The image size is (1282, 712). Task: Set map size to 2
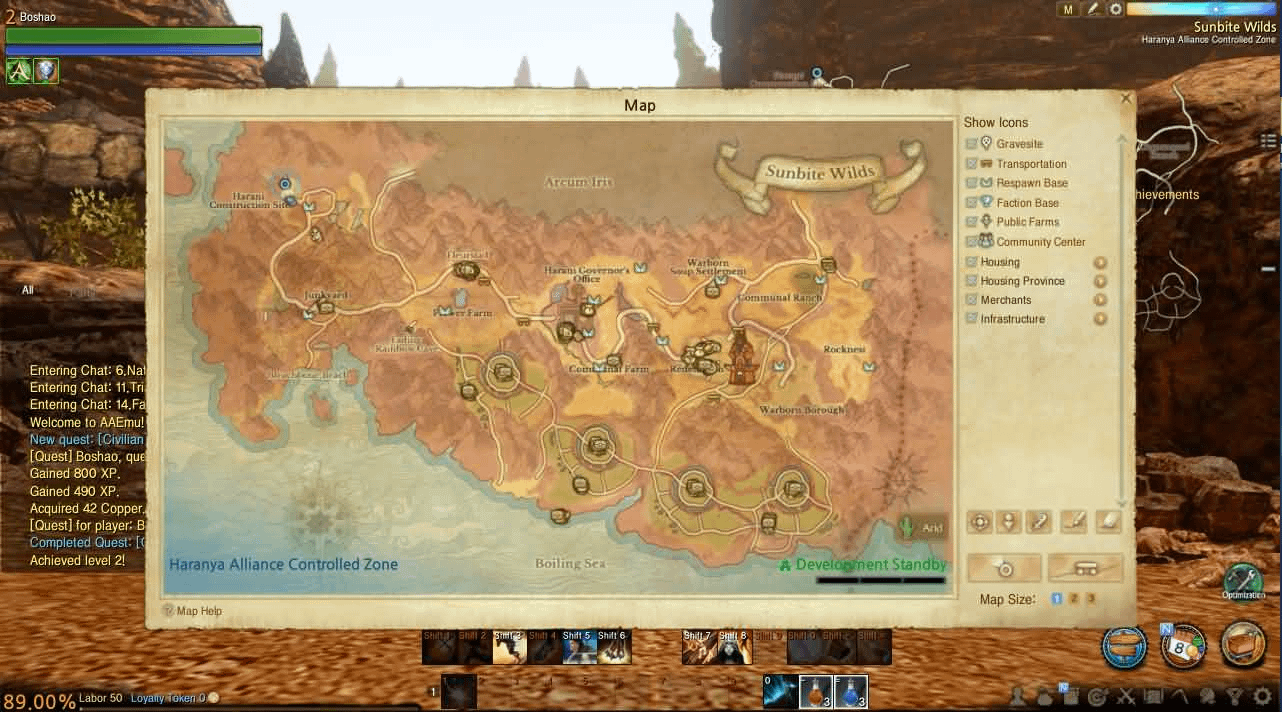(1074, 599)
